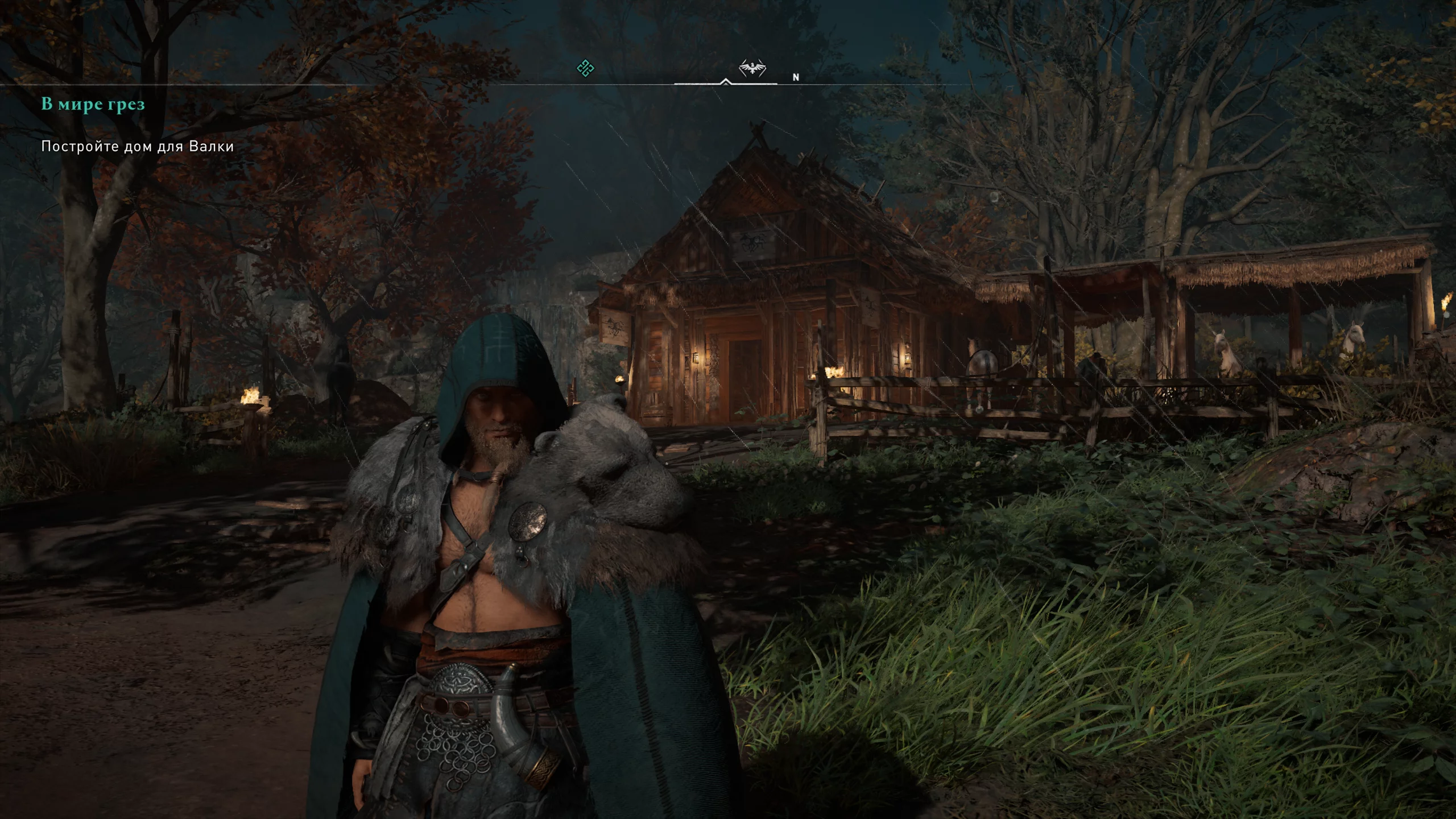This screenshot has width=1456, height=819.
Task: Select the raven icon on the compass
Action: (x=752, y=69)
